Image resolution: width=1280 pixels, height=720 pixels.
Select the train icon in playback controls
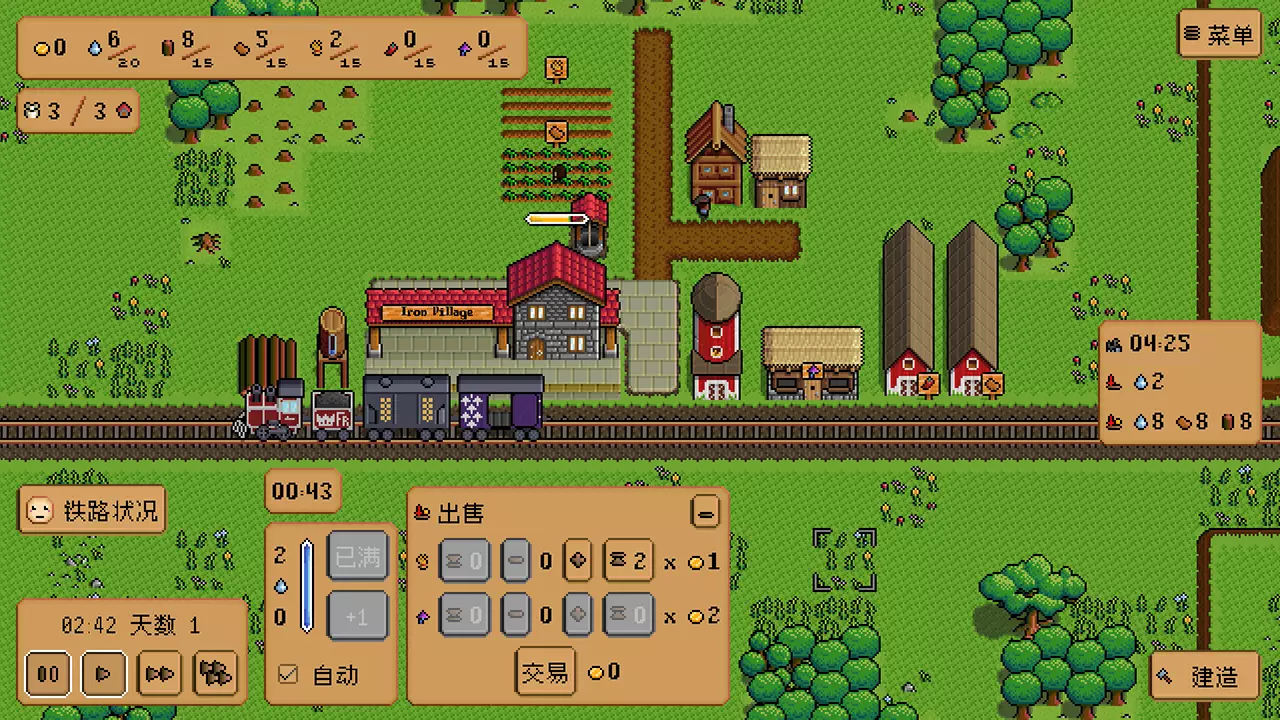(214, 674)
